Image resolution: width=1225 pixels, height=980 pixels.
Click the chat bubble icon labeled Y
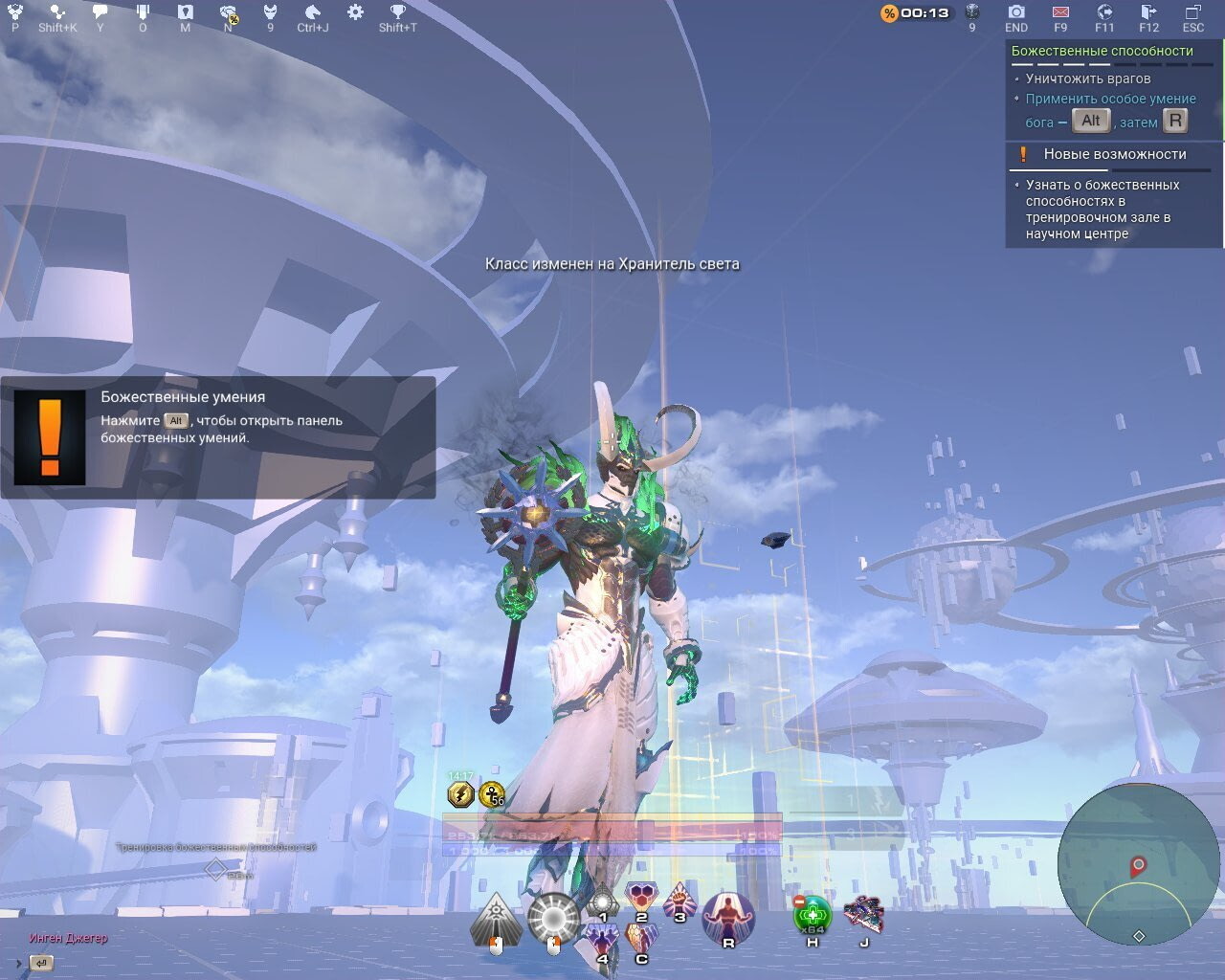(100, 13)
